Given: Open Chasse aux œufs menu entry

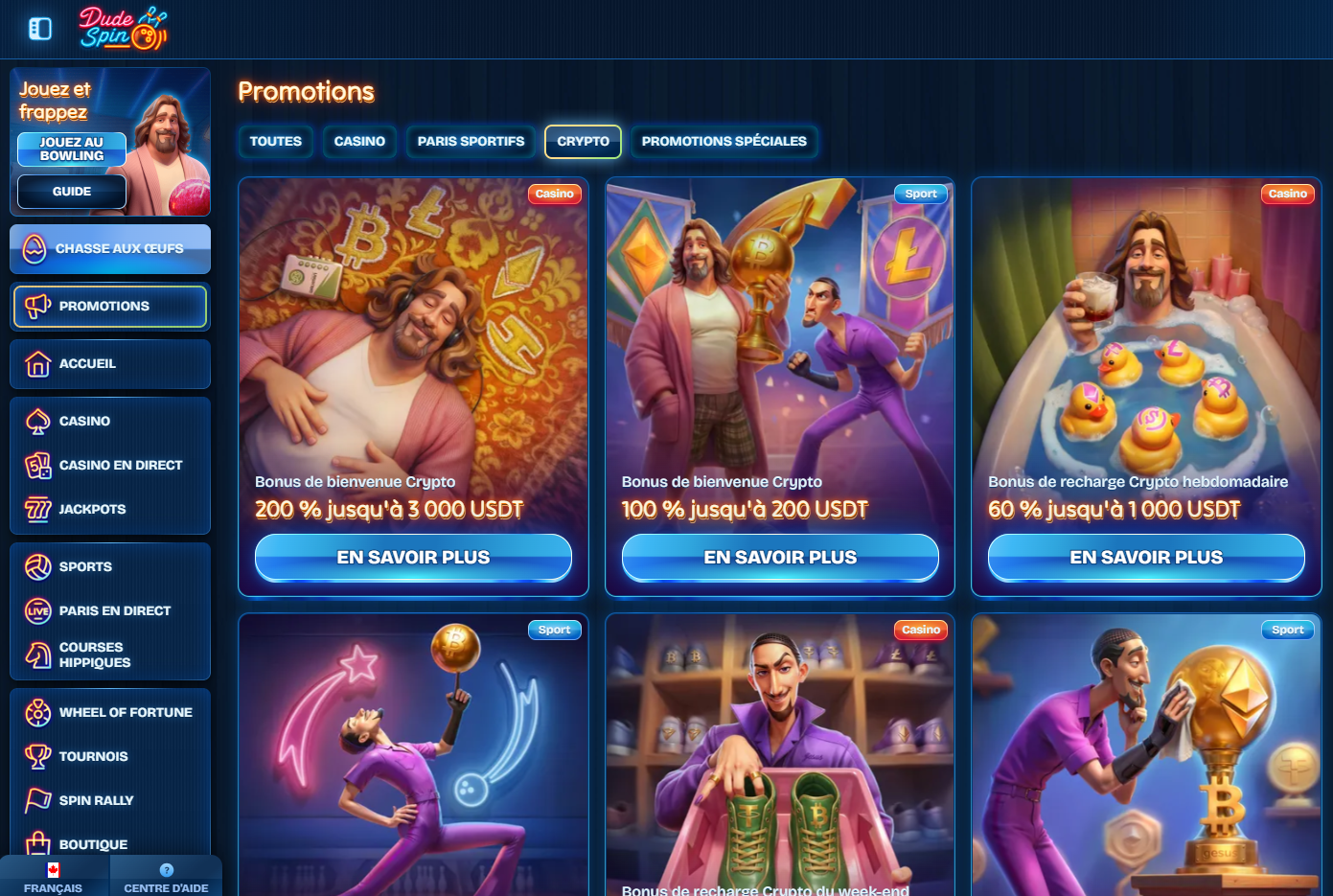Looking at the screenshot, I should point(110,249).
